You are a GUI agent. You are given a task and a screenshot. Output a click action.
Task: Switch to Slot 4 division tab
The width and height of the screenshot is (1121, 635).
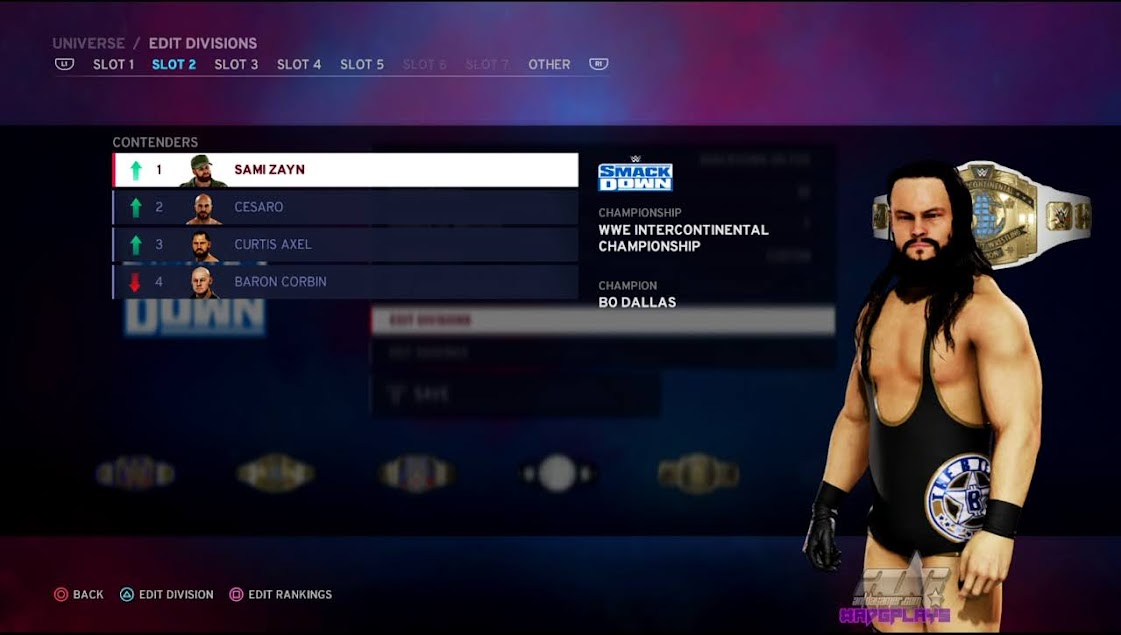click(x=299, y=64)
